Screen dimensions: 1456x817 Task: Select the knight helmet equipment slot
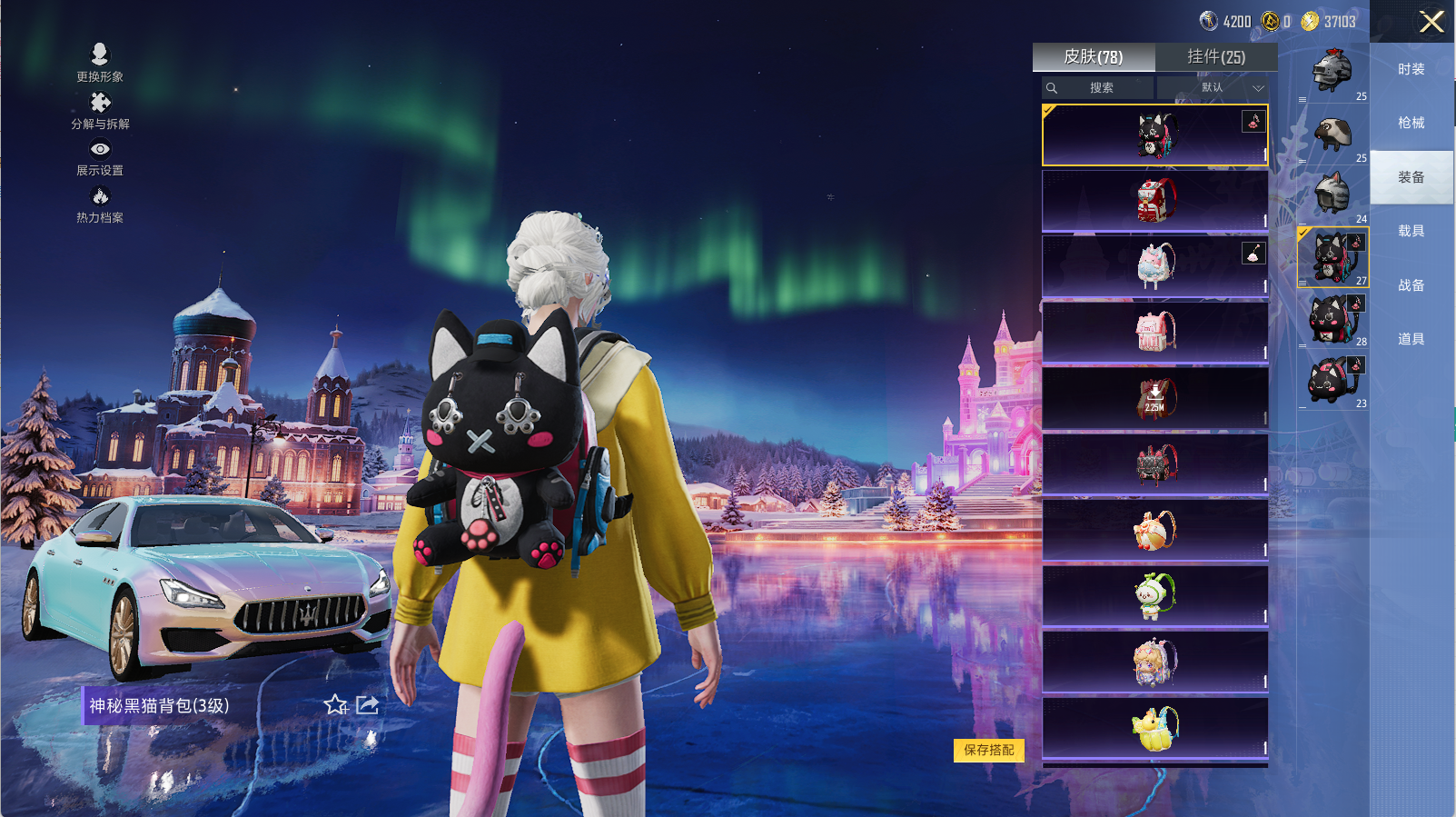(x=1332, y=71)
